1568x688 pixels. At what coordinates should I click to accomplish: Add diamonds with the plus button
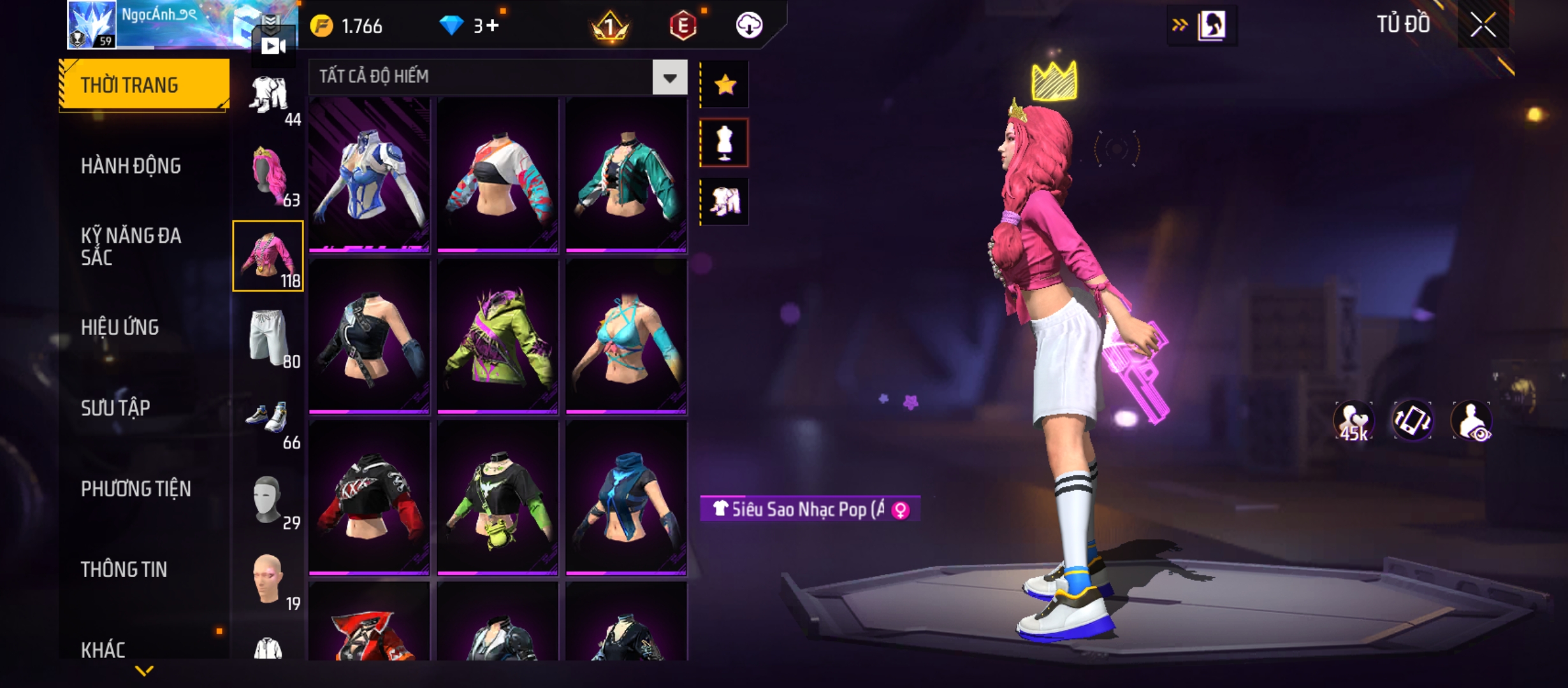pos(492,25)
